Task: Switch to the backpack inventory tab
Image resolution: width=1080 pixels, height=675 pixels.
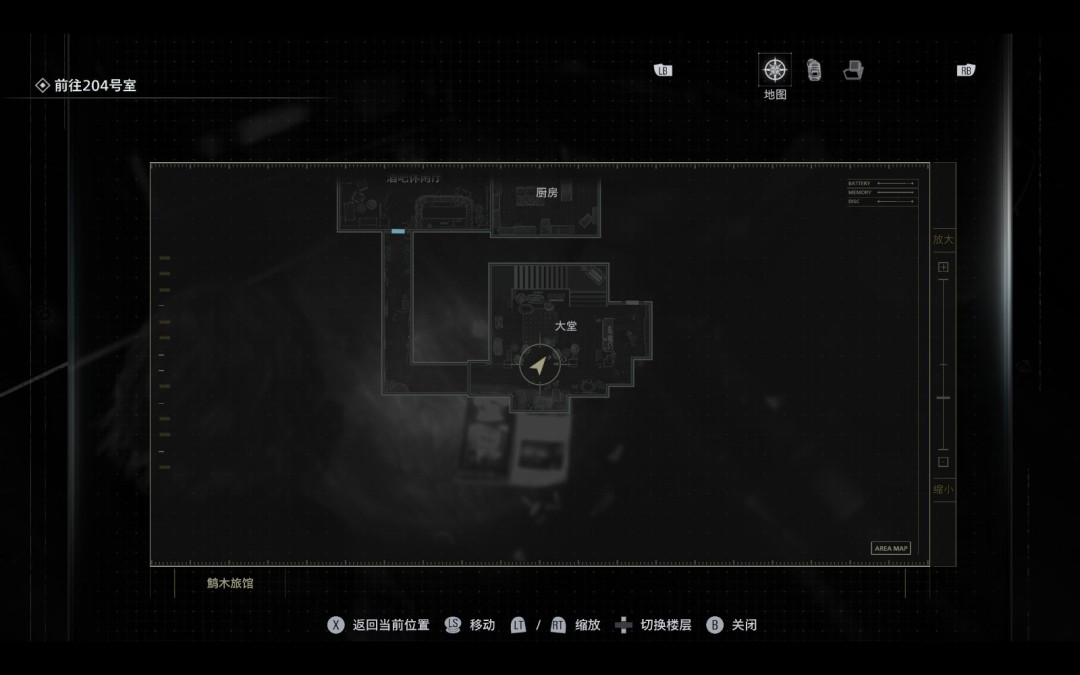Action: [814, 70]
